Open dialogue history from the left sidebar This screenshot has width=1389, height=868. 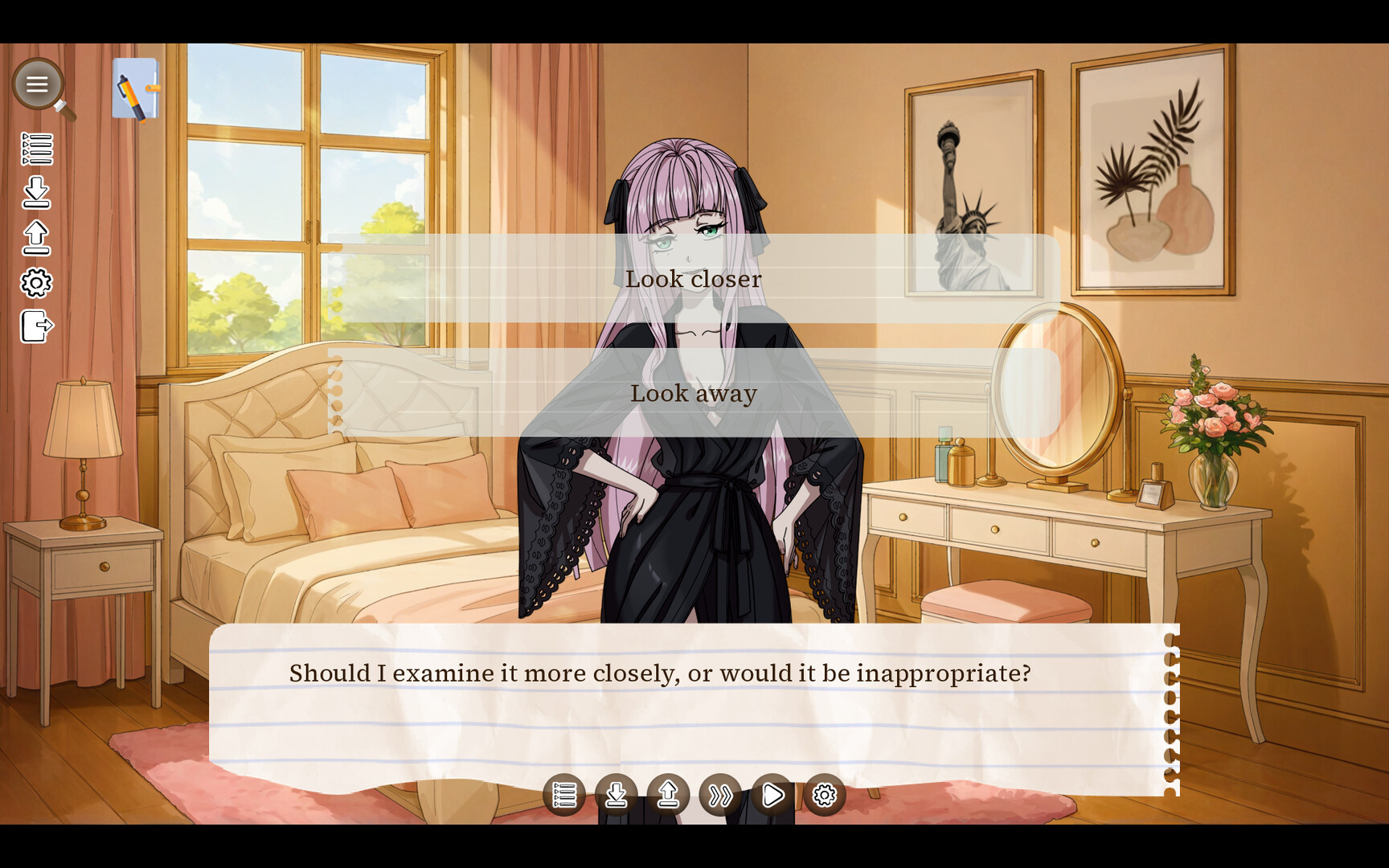[x=39, y=149]
